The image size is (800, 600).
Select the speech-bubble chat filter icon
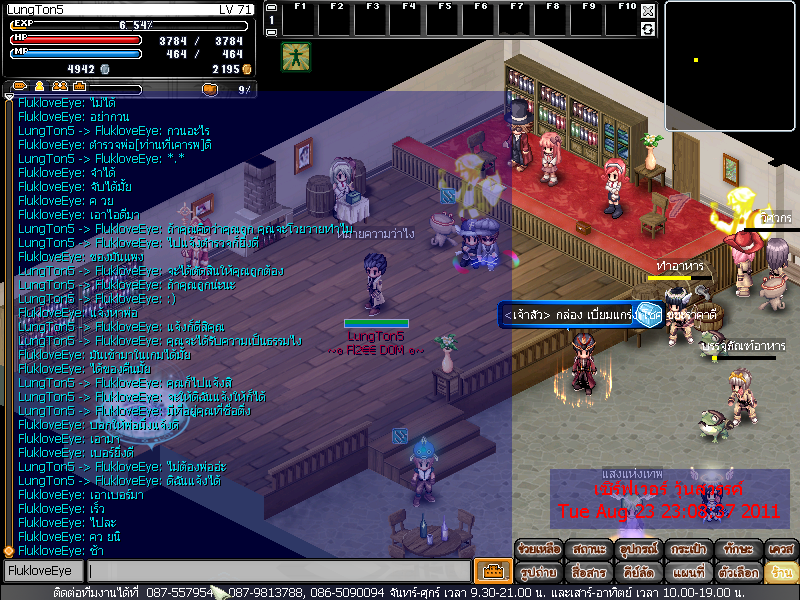[x=21, y=88]
